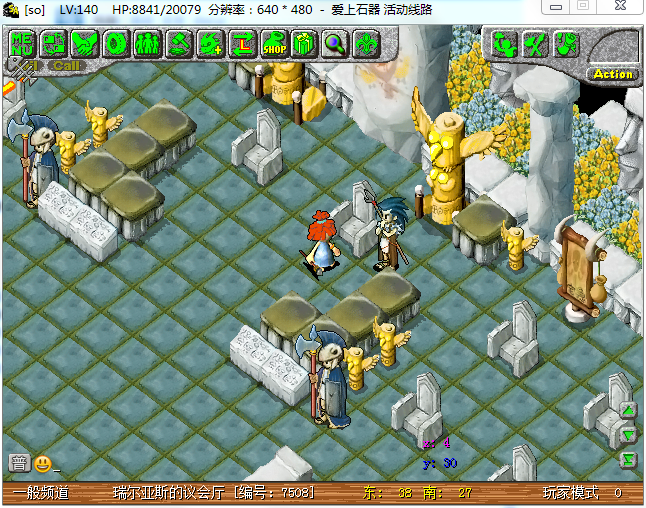Click the exclamation-mark figure icon at top right
This screenshot has width=646, height=508.
(x=566, y=43)
